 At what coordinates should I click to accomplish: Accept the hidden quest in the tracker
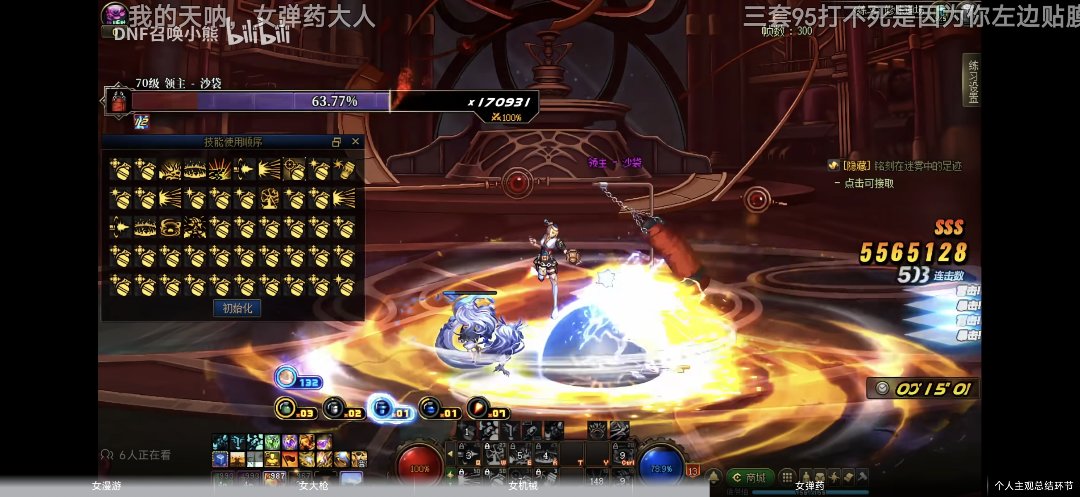868,183
